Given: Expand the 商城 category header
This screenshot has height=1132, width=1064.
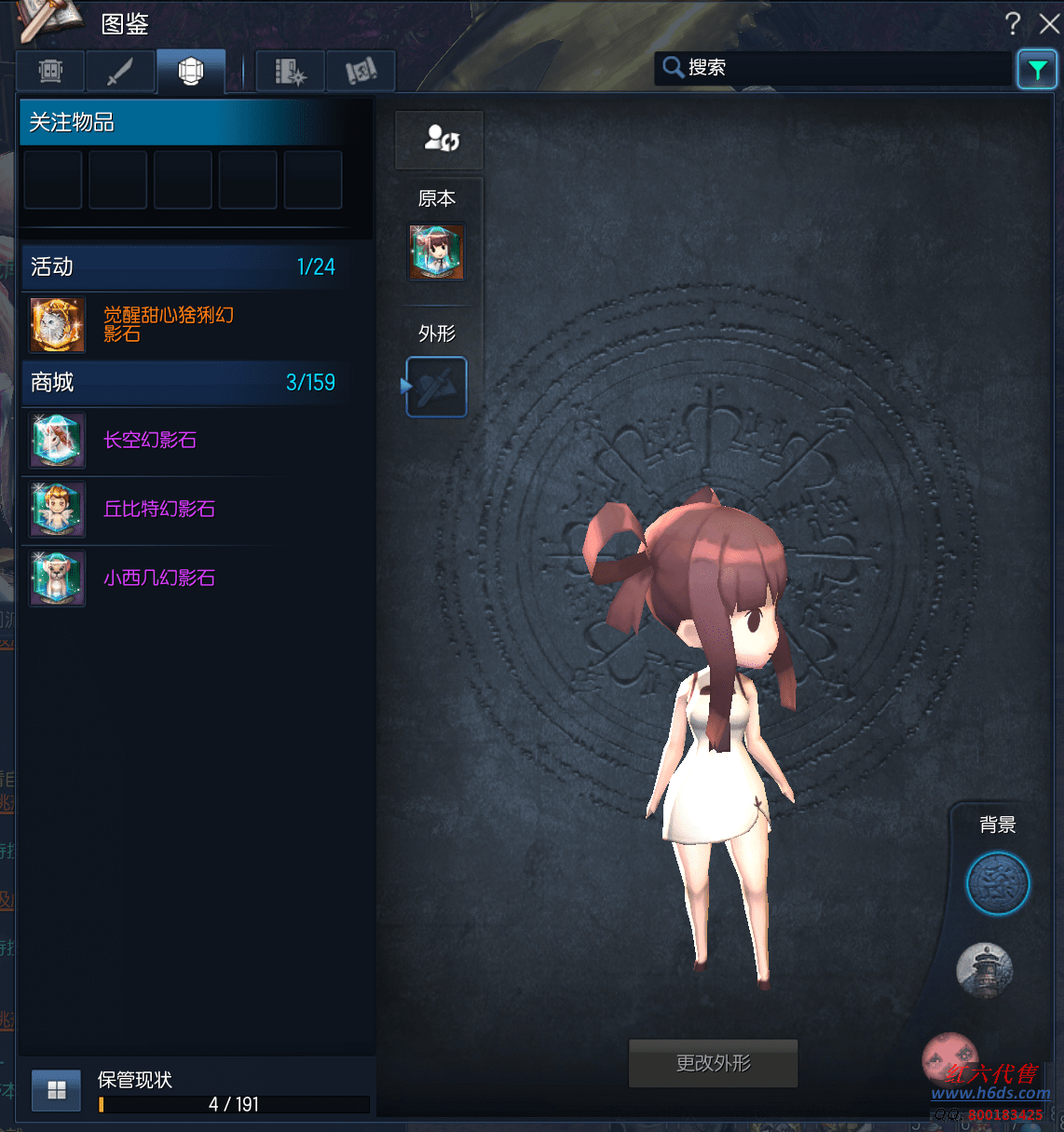Looking at the screenshot, I should (184, 383).
